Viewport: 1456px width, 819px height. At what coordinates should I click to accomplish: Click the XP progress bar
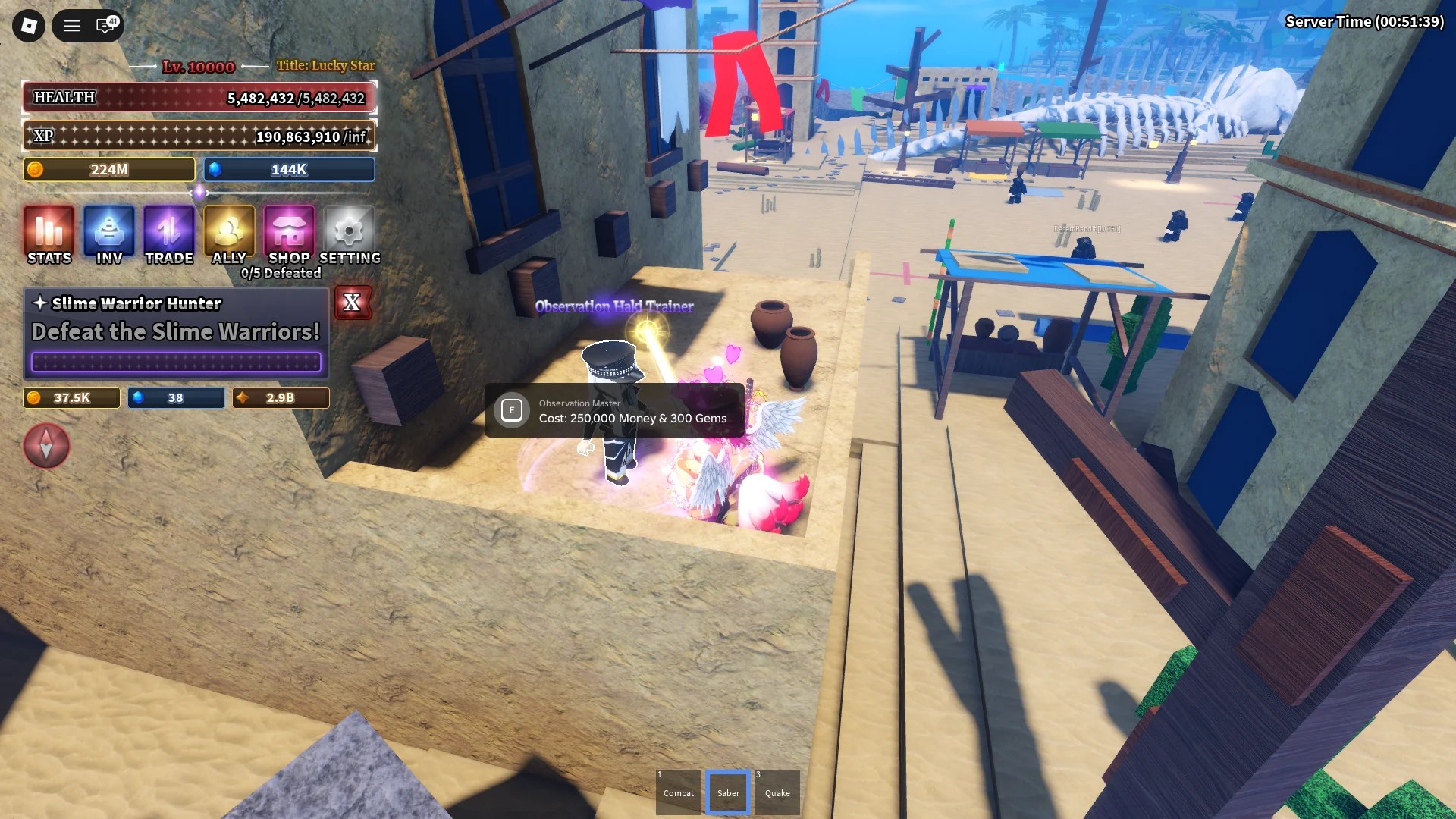point(199,136)
